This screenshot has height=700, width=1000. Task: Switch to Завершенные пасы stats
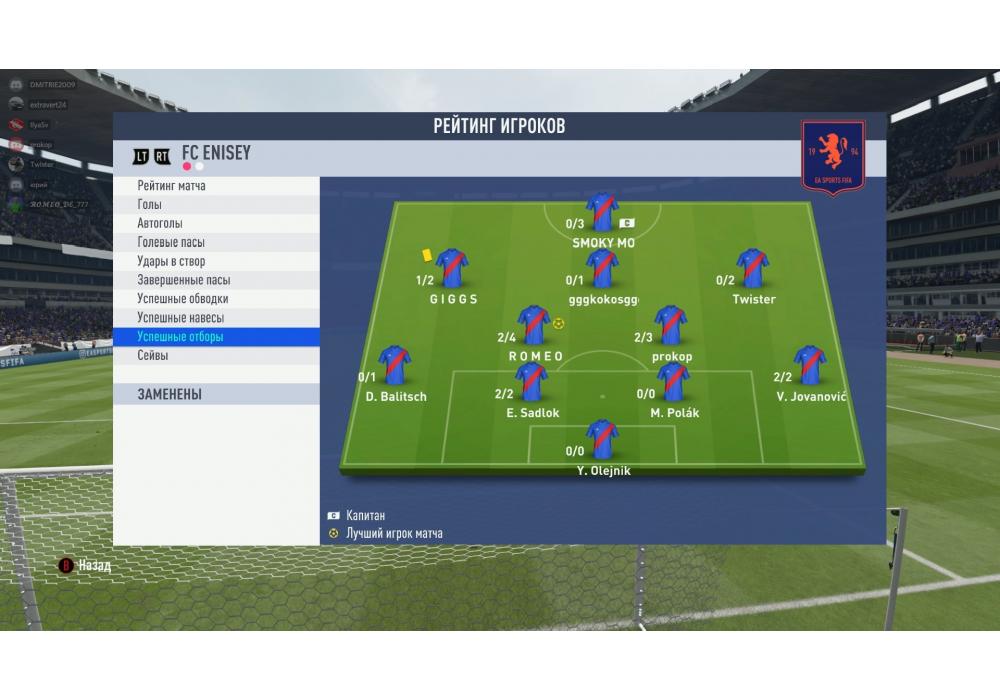click(216, 281)
